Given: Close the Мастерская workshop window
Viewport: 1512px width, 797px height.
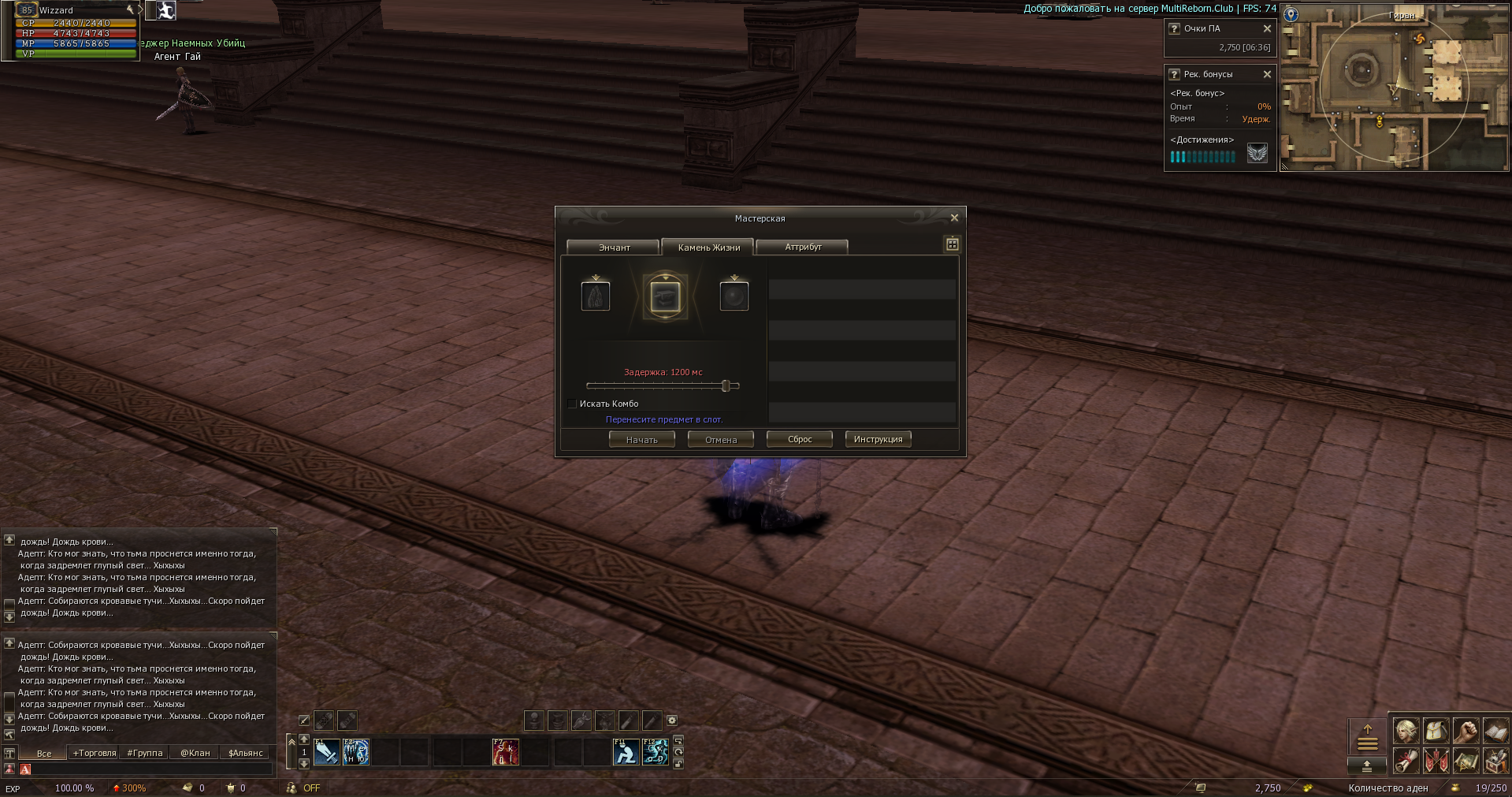Looking at the screenshot, I should [954, 218].
